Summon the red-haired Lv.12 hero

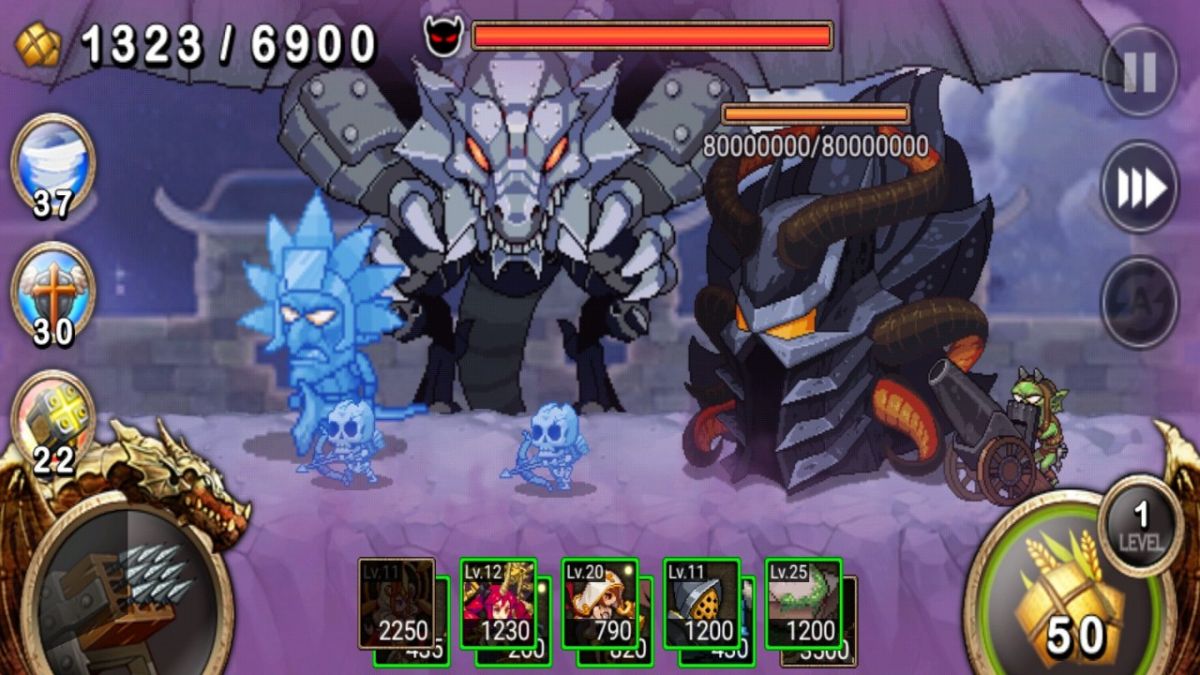pos(498,603)
